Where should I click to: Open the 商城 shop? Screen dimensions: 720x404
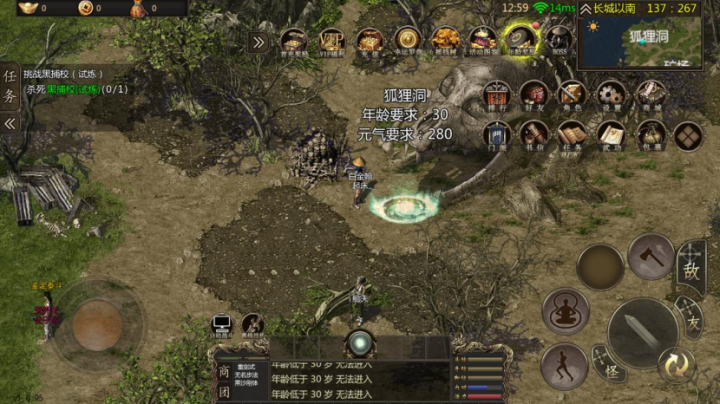tap(650, 96)
